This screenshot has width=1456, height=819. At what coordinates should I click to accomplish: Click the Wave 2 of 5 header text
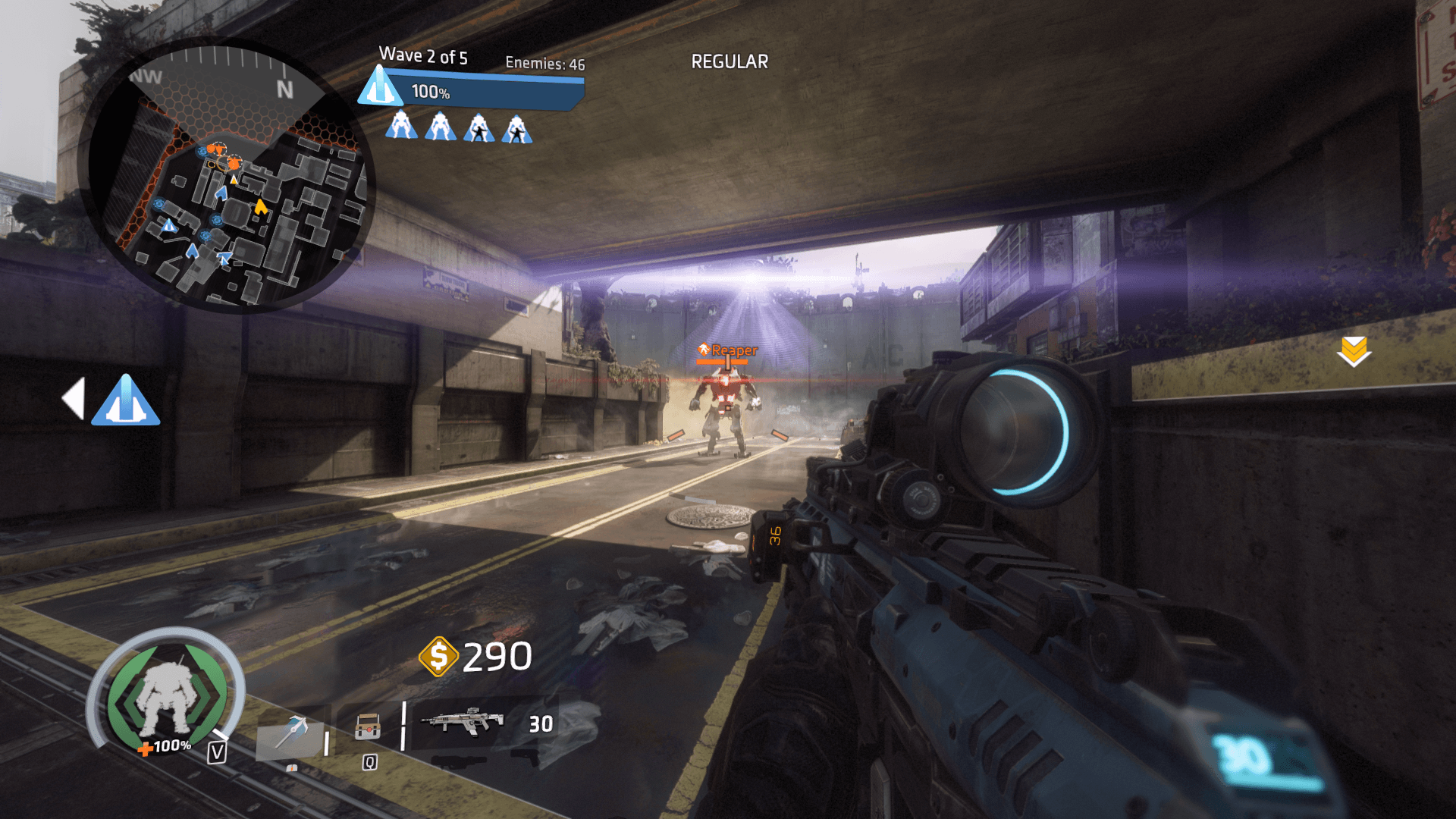click(424, 55)
